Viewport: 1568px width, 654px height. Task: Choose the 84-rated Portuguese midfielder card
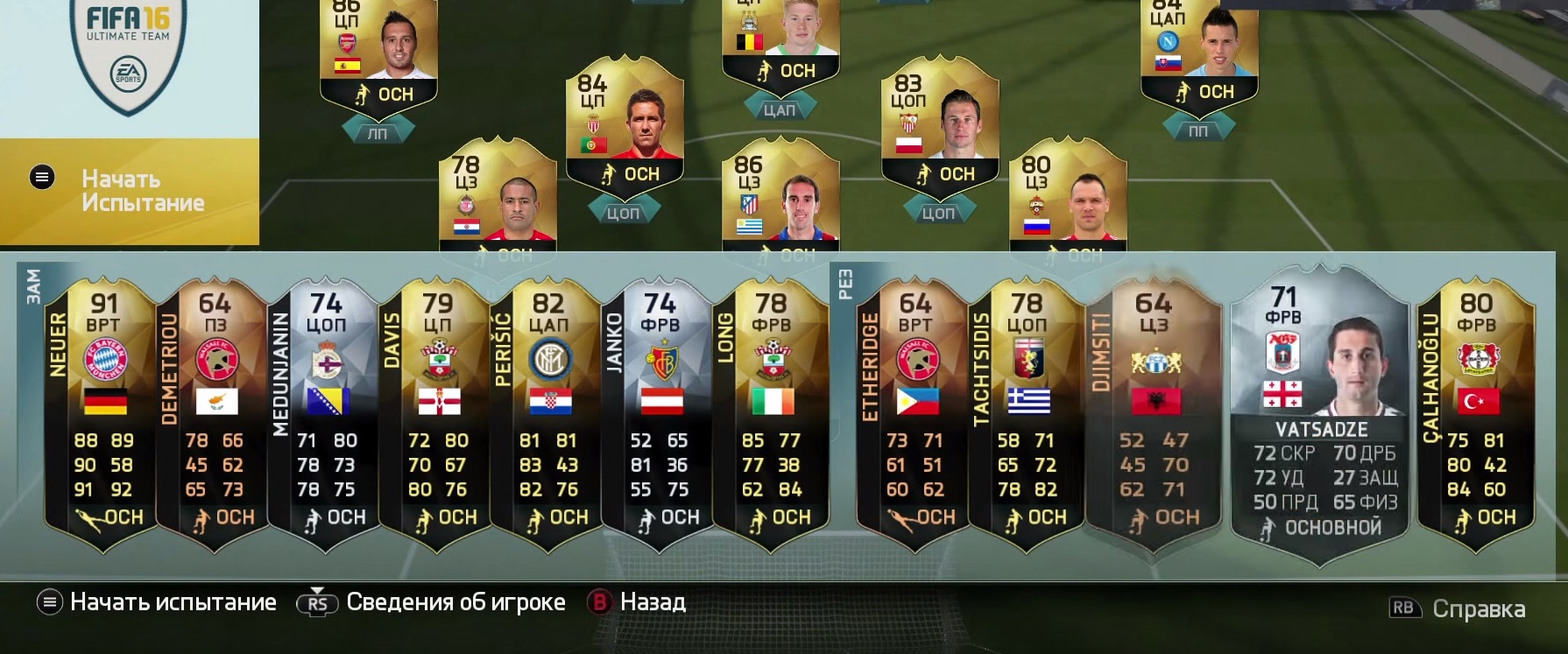point(624,123)
